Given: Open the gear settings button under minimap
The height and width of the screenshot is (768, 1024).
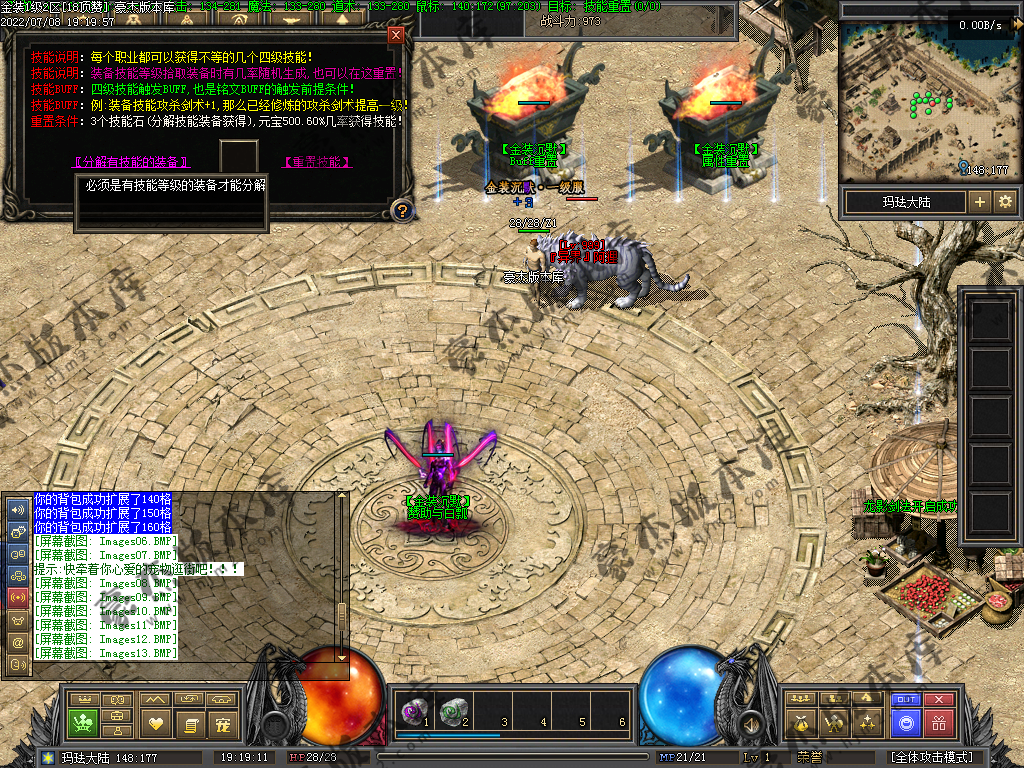Looking at the screenshot, I should click(1004, 202).
